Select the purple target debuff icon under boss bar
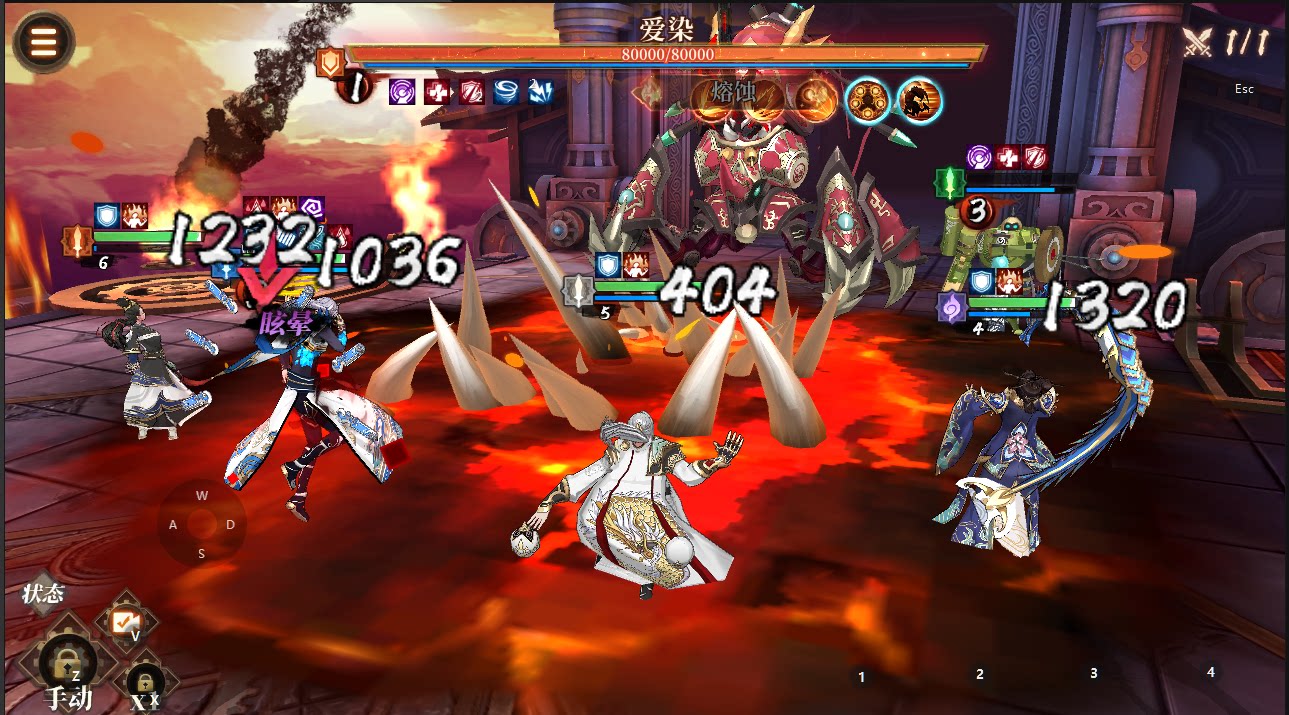 pyautogui.click(x=403, y=91)
